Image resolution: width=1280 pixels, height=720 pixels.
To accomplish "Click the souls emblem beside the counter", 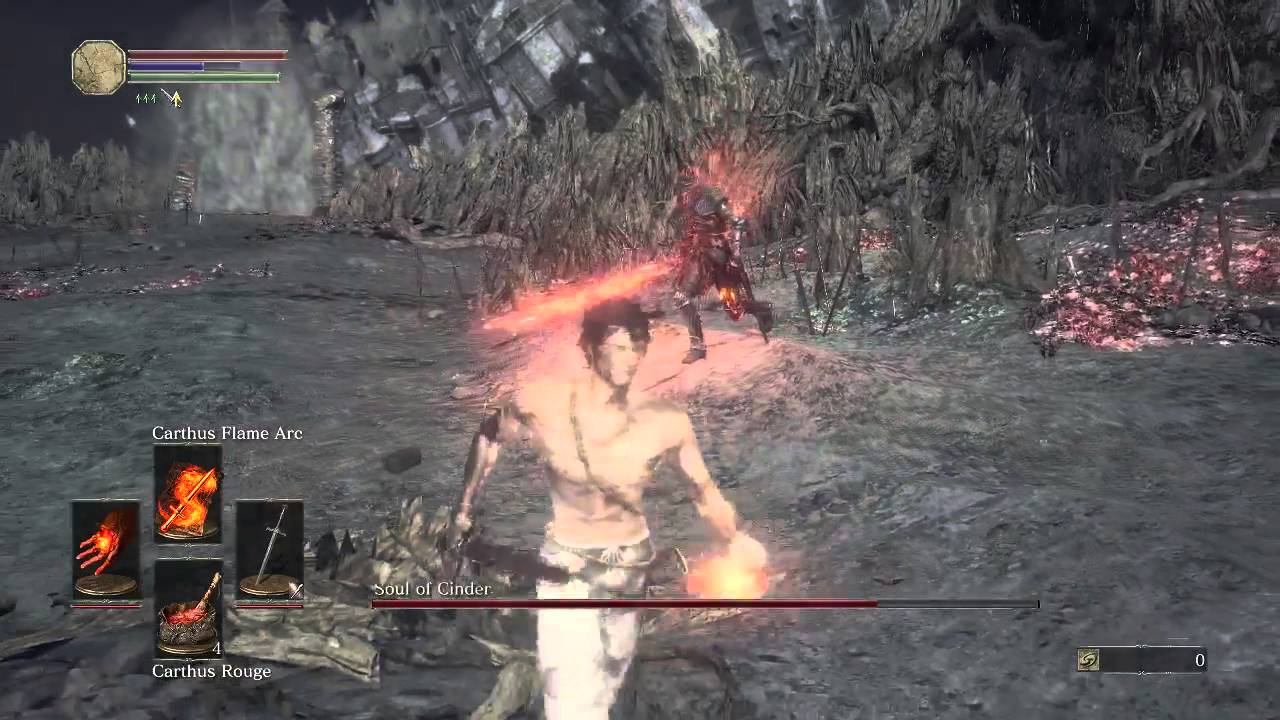I will point(1087,661).
